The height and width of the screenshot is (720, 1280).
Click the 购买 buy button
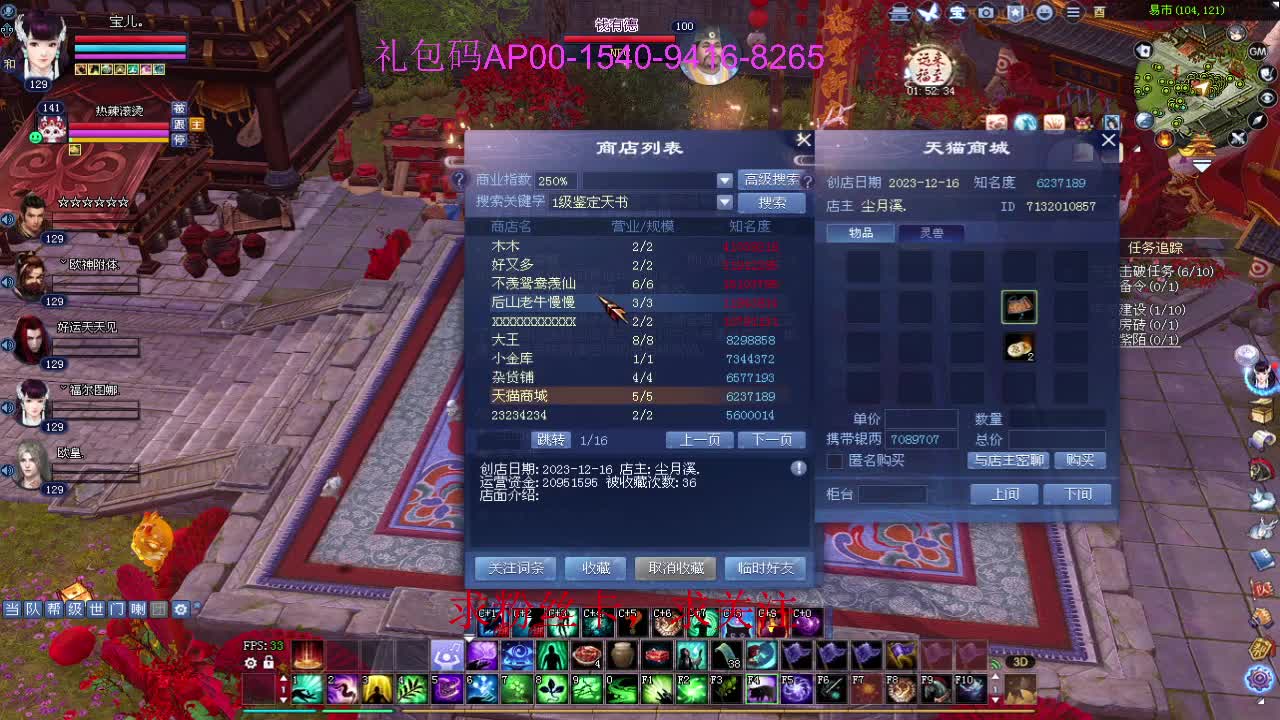pyautogui.click(x=1081, y=461)
